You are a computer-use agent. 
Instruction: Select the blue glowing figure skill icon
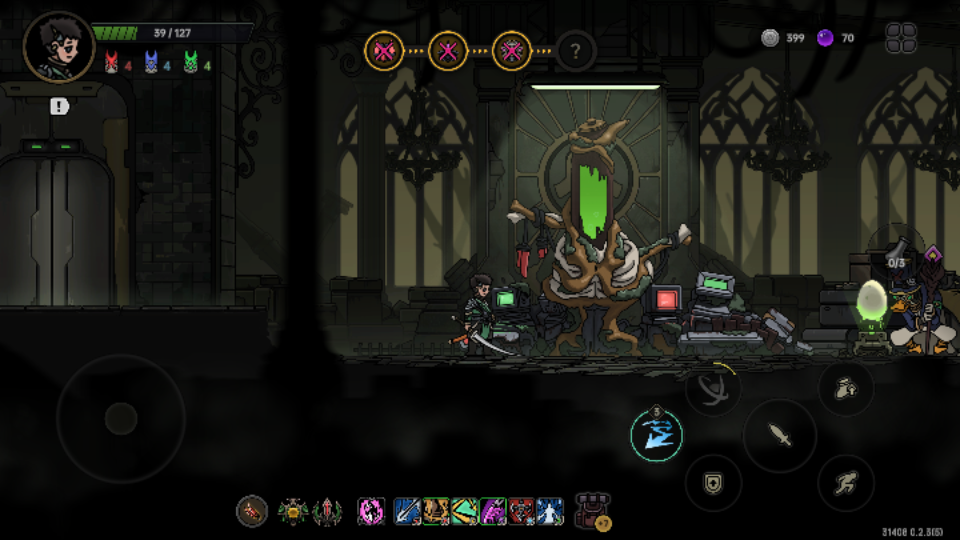click(550, 512)
